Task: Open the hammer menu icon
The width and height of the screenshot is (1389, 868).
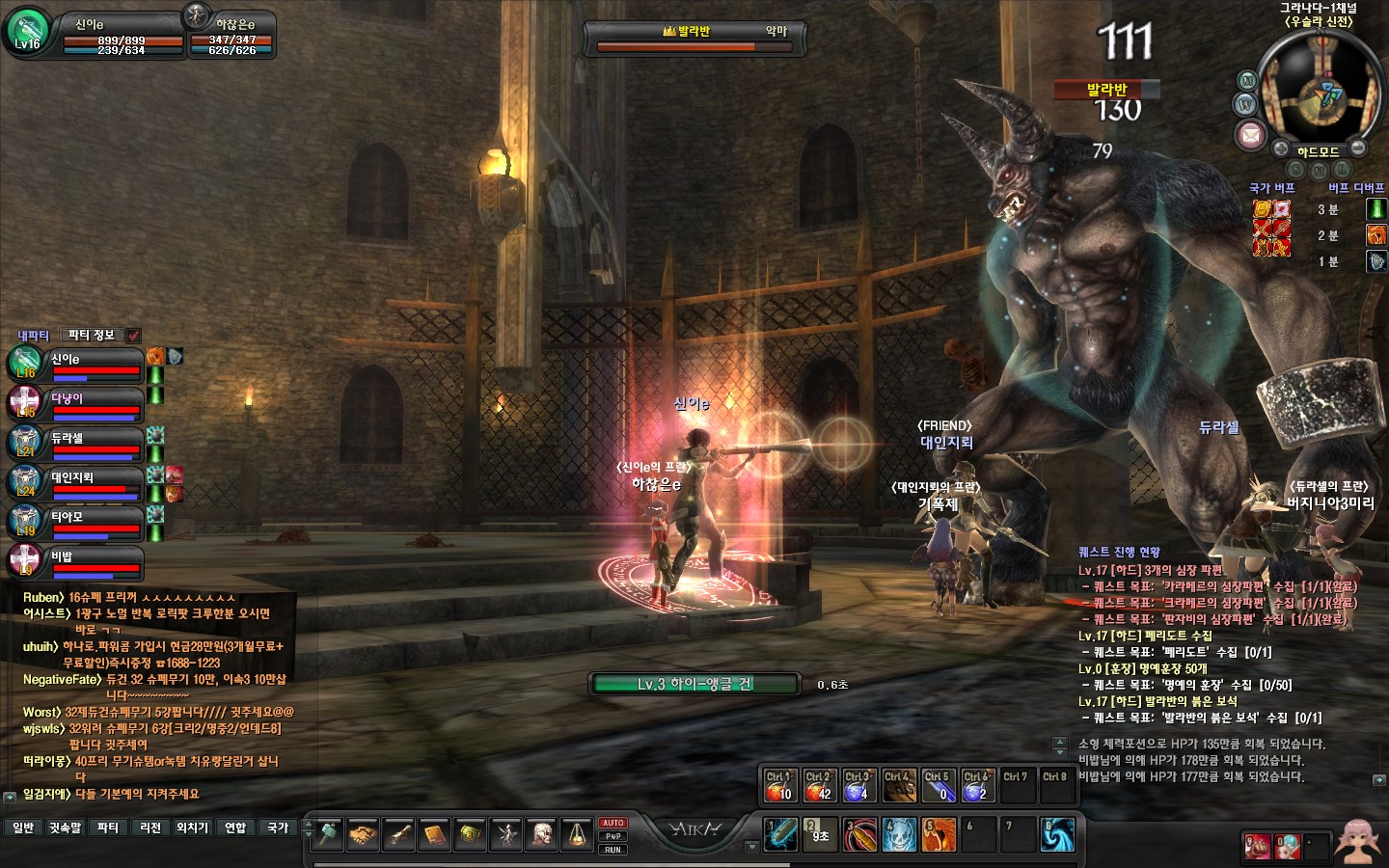Action: [x=328, y=834]
